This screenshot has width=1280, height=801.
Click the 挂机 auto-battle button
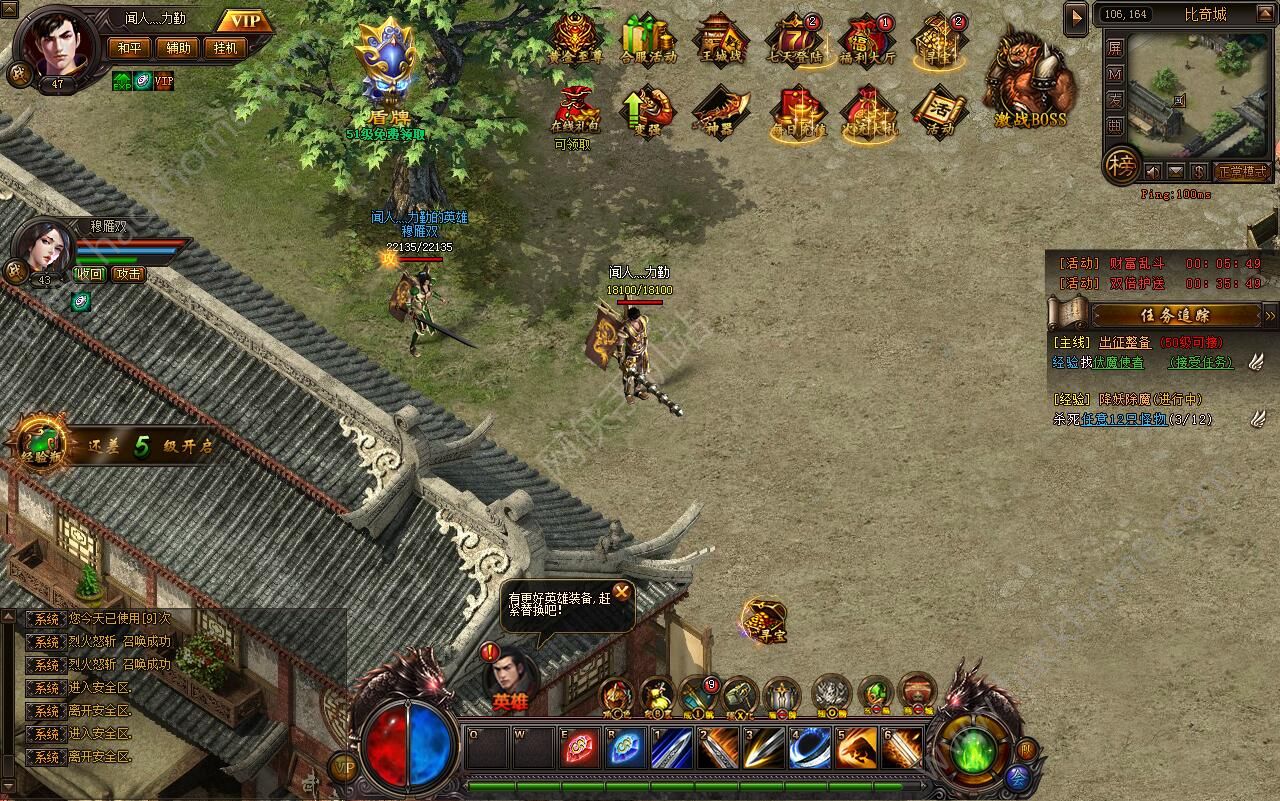click(x=224, y=47)
